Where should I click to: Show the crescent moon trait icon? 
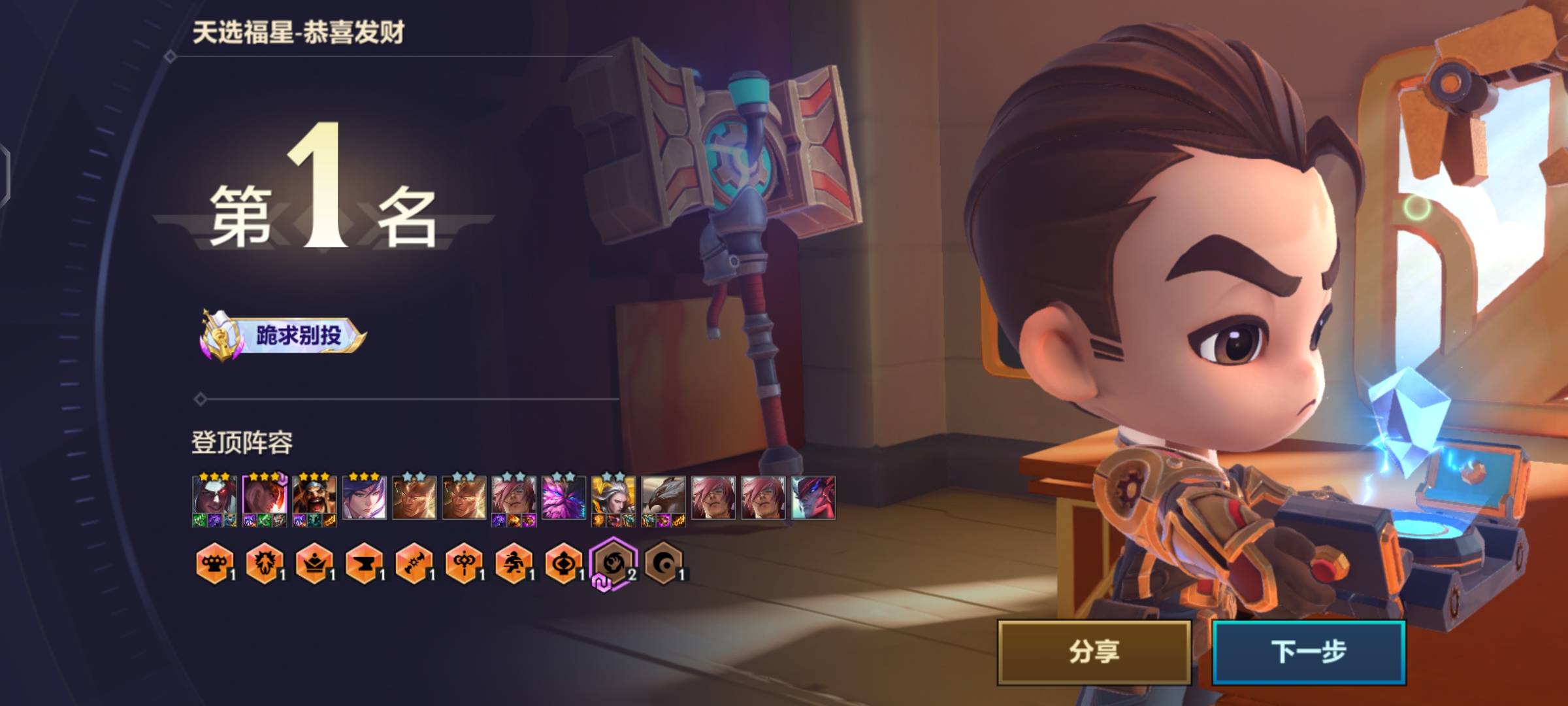pyautogui.click(x=664, y=563)
